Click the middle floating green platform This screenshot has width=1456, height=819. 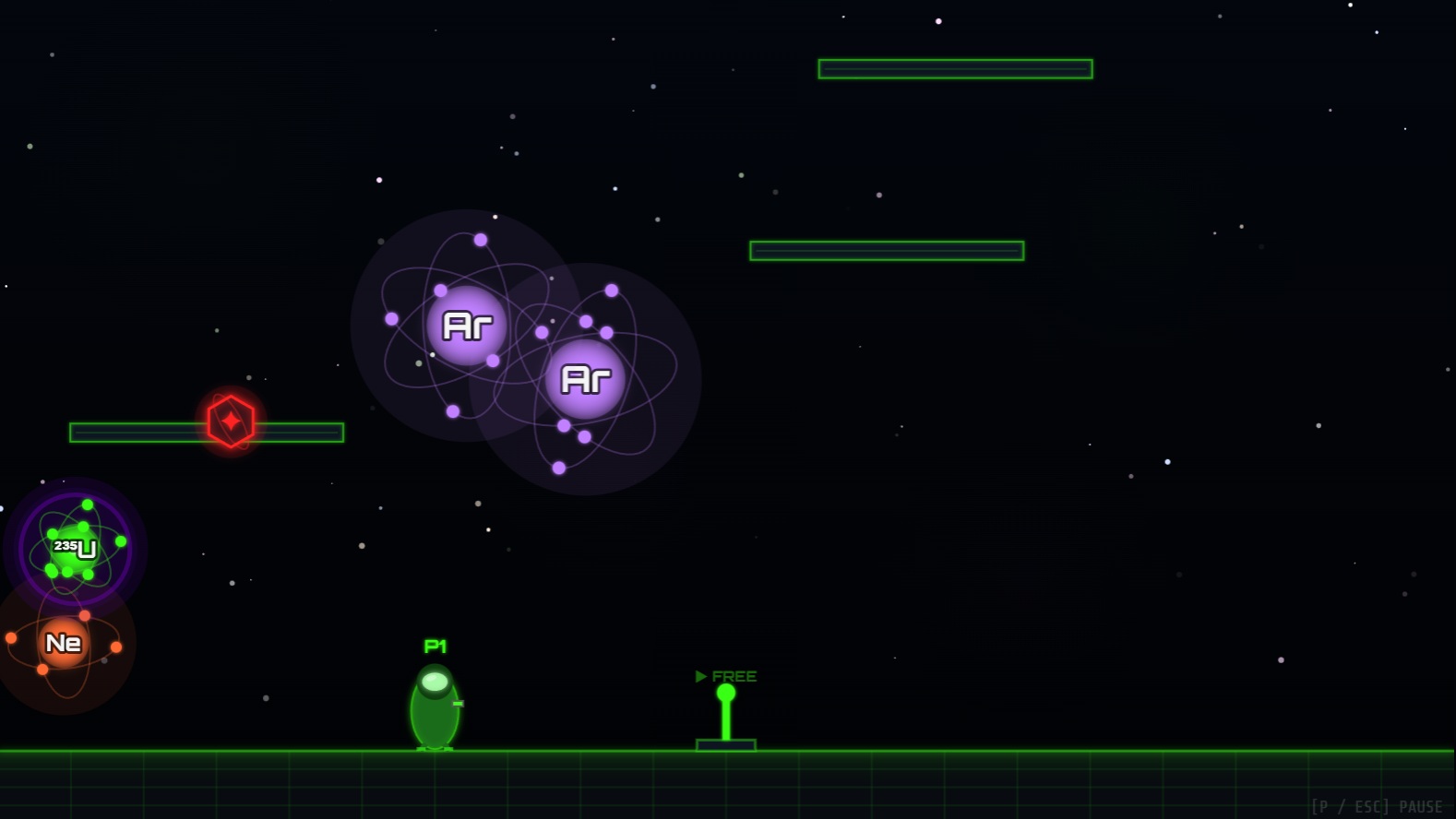click(x=886, y=249)
